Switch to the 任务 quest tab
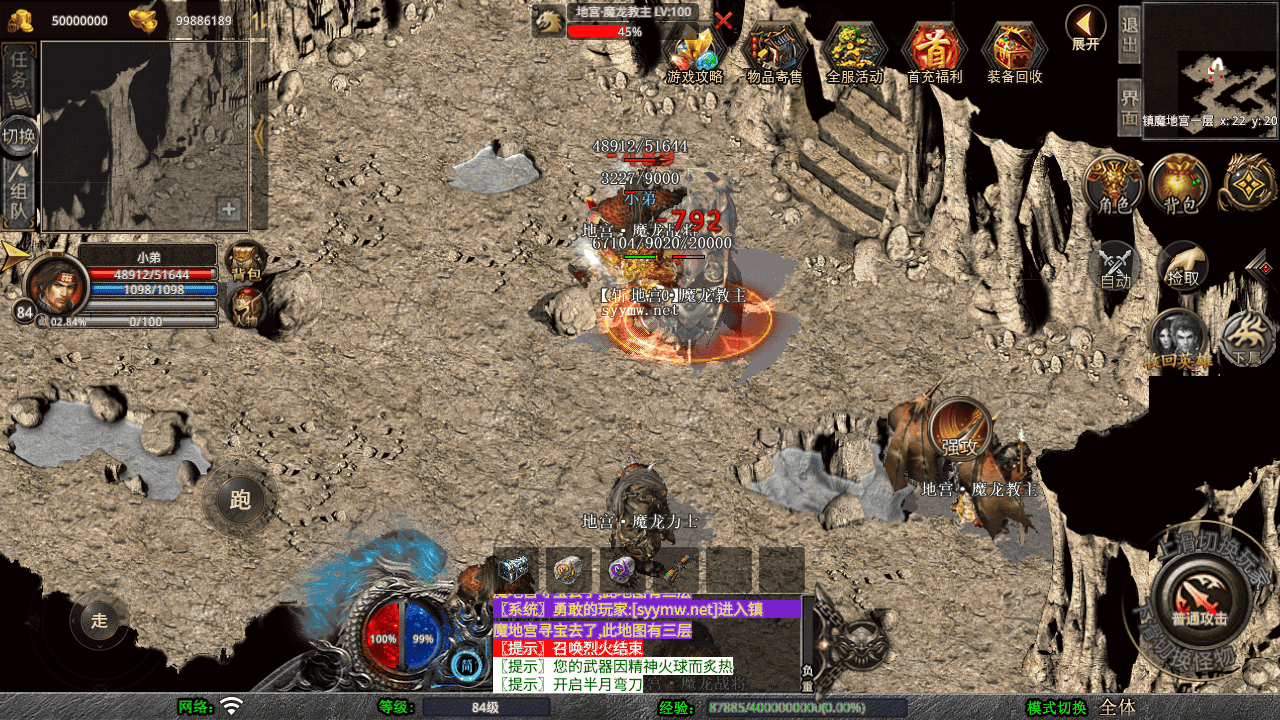The height and width of the screenshot is (720, 1280). pos(19,77)
